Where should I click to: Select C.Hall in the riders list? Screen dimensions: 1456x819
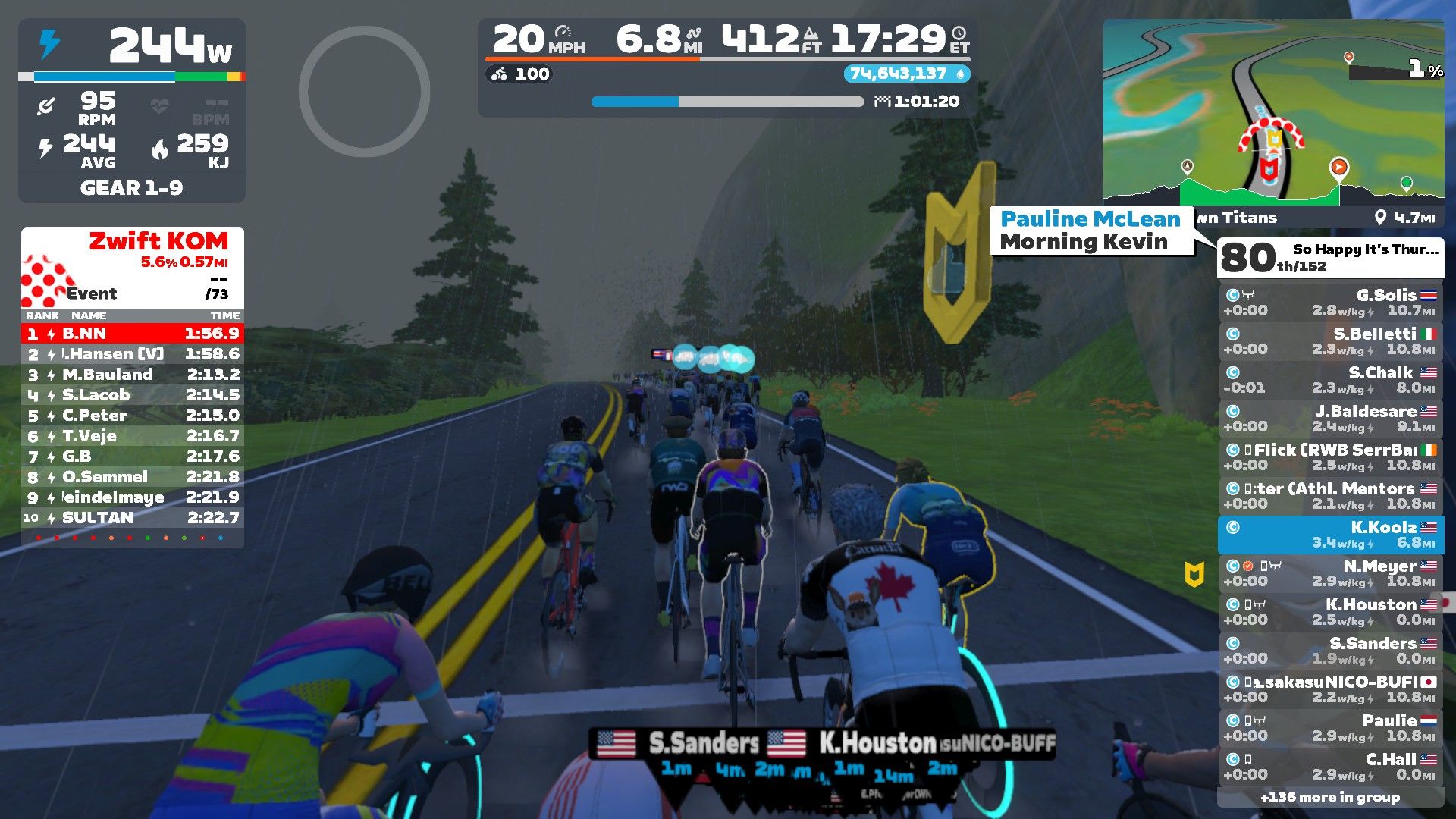pyautogui.click(x=1330, y=767)
